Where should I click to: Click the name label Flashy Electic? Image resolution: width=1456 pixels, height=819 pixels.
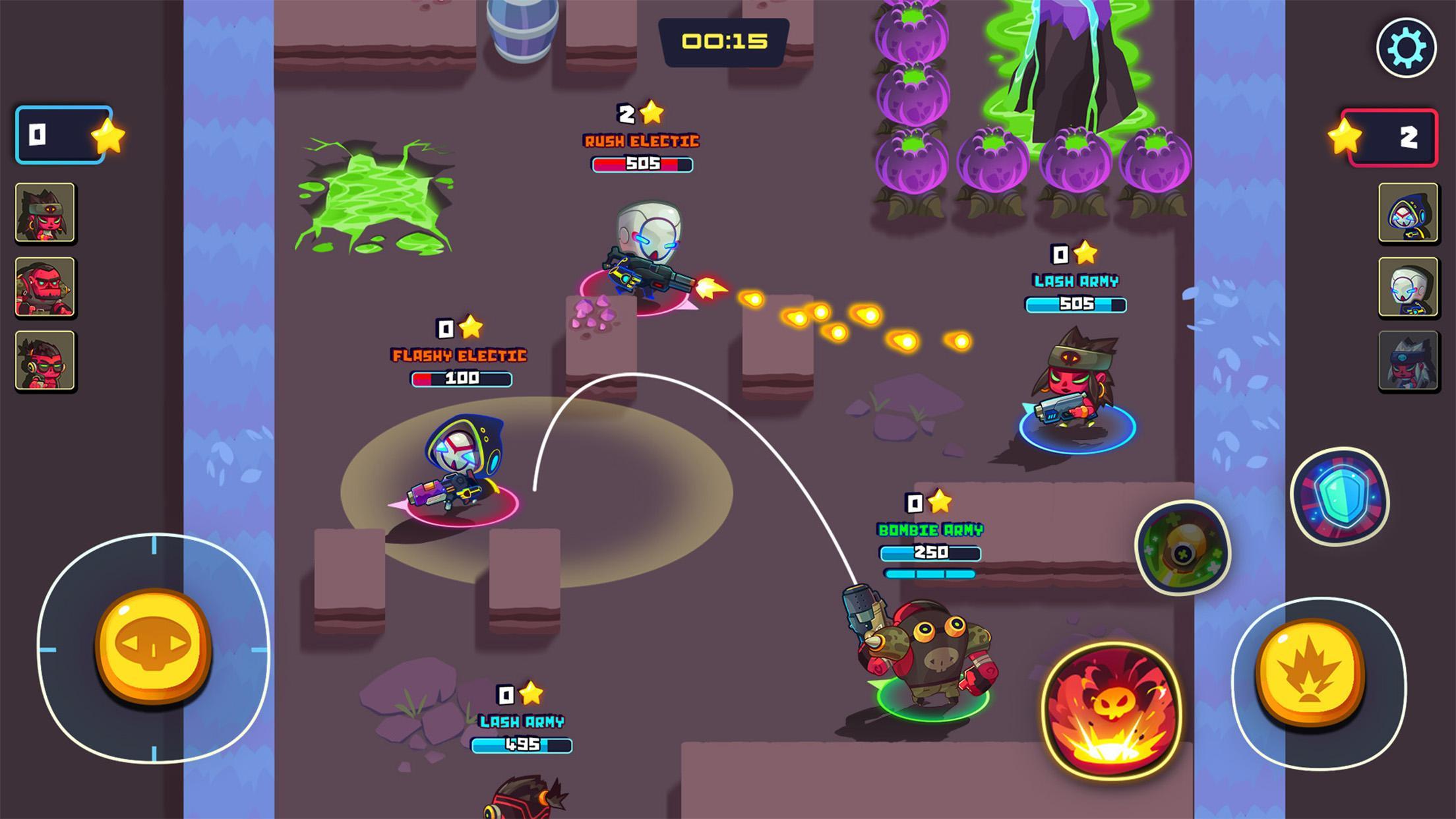coord(460,356)
